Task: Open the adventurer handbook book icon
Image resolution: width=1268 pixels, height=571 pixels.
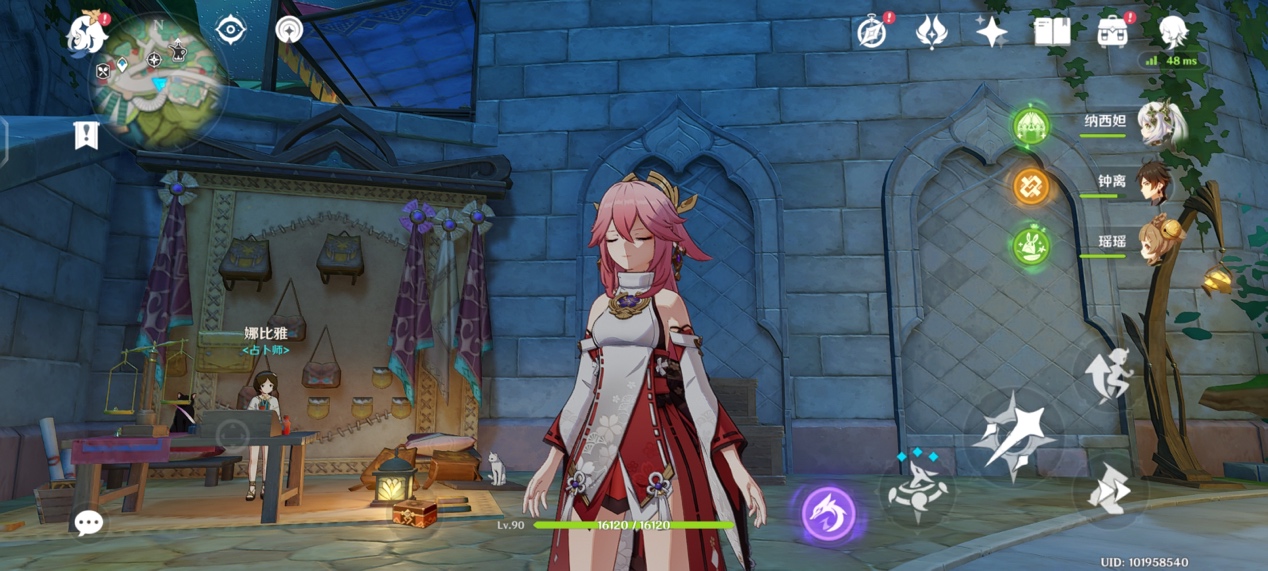Action: pyautogui.click(x=1052, y=32)
